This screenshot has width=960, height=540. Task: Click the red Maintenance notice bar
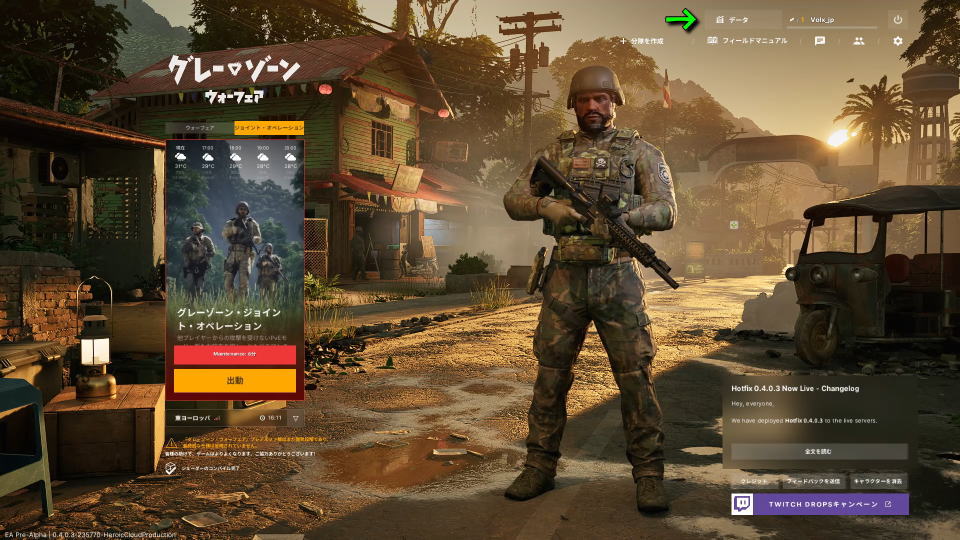click(235, 355)
